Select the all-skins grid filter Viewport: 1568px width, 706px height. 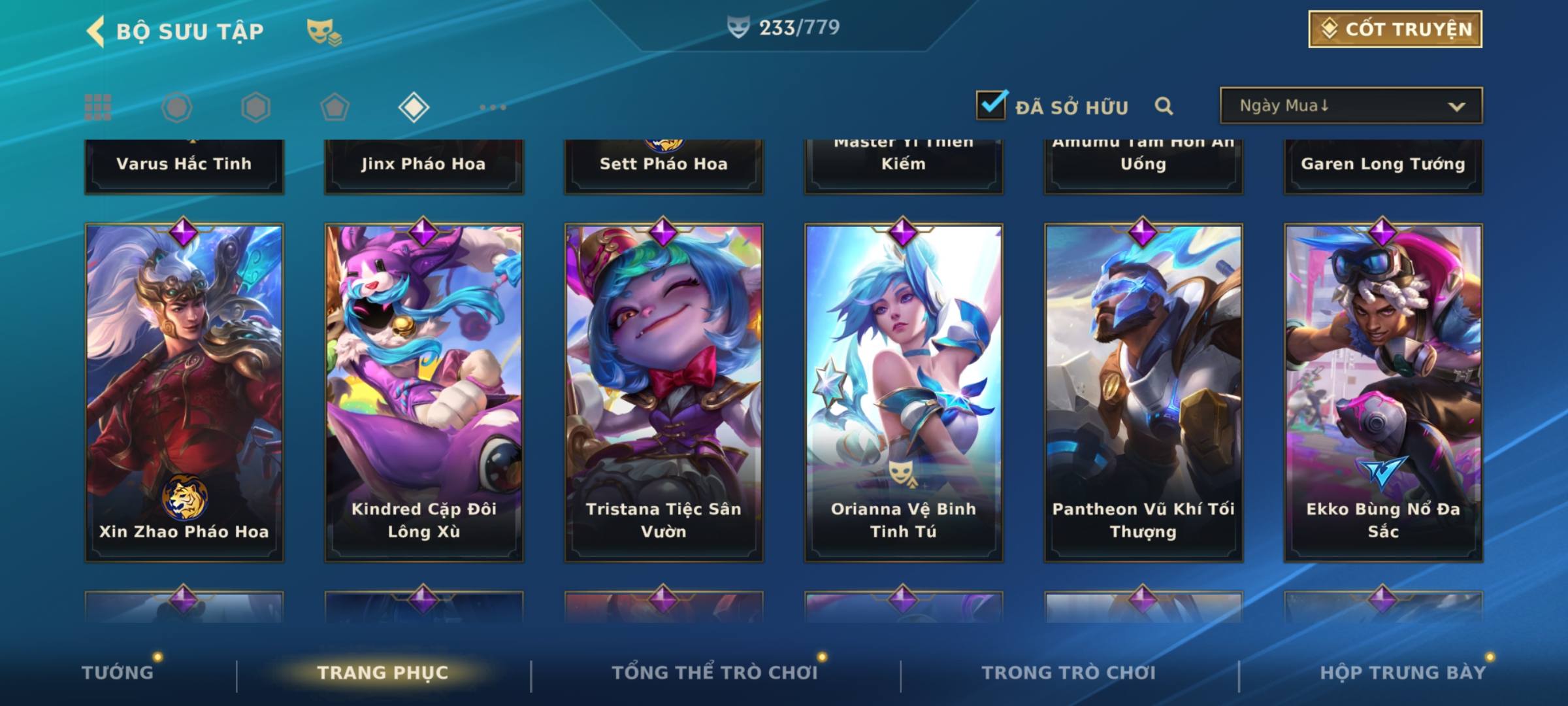tap(98, 107)
